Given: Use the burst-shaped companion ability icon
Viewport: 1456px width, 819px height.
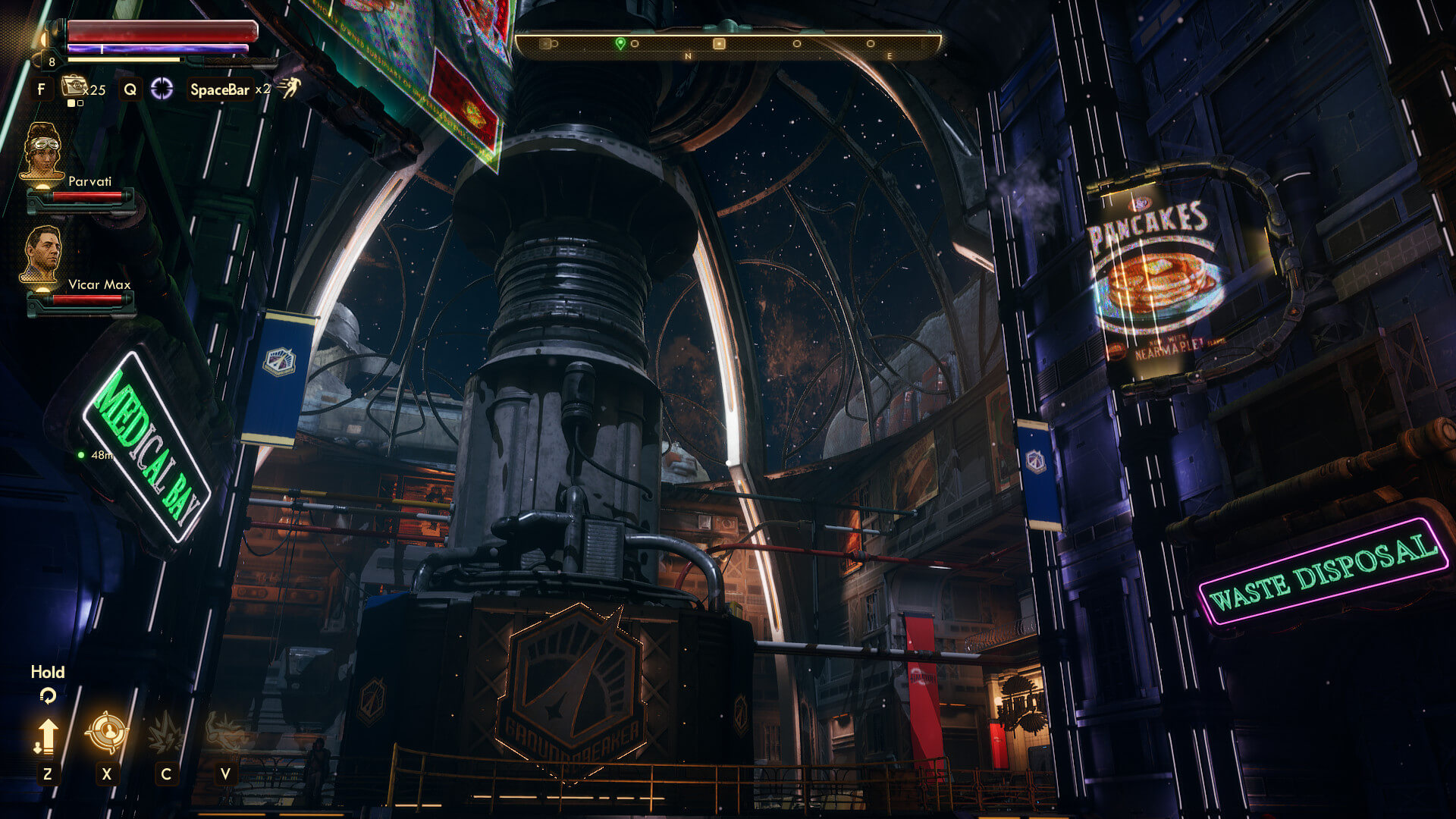Looking at the screenshot, I should point(165,733).
